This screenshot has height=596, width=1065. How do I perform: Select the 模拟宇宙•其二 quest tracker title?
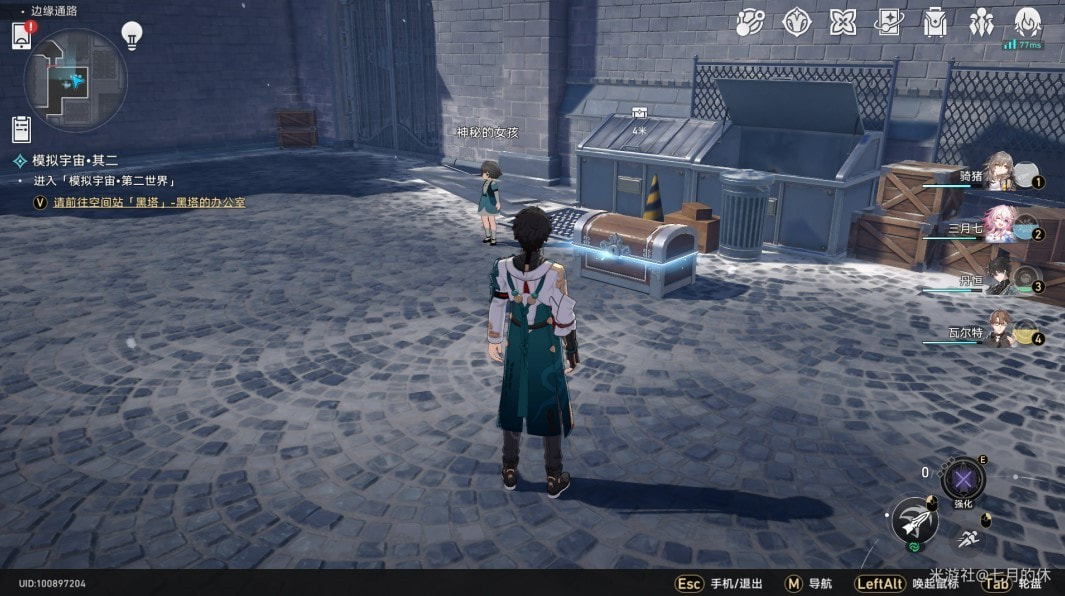[75, 160]
